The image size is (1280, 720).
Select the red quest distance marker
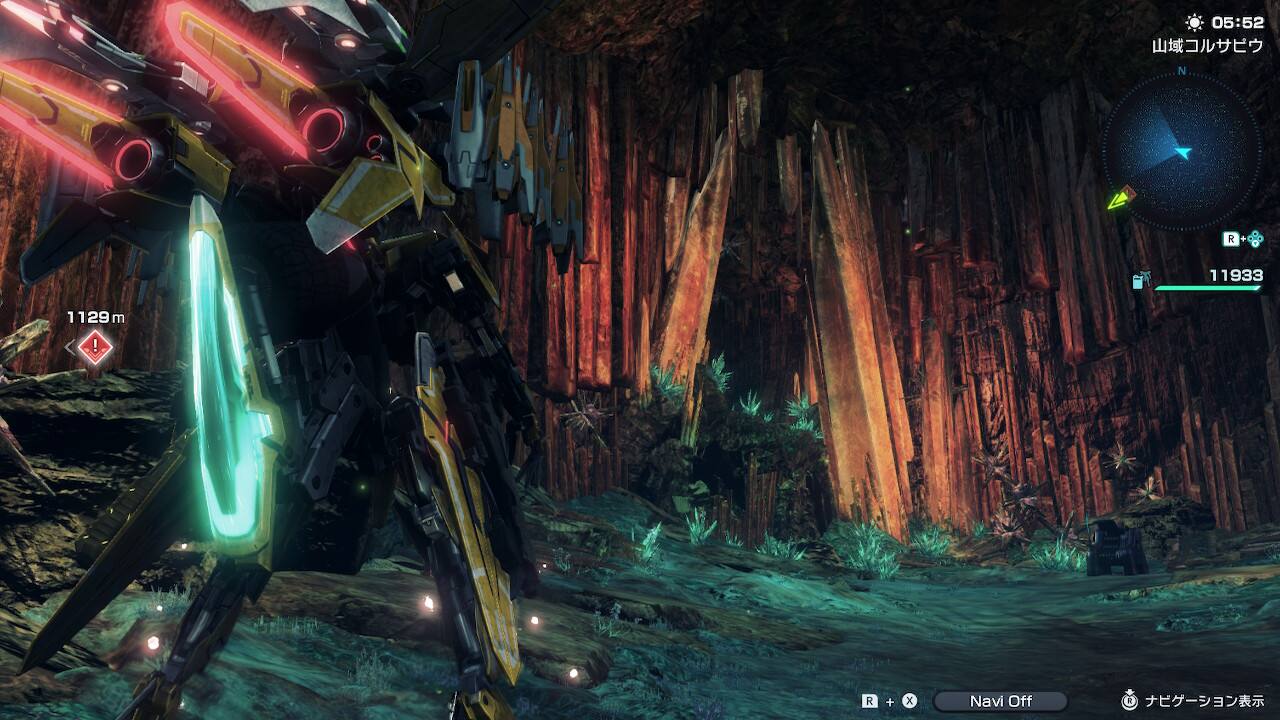pyautogui.click(x=95, y=347)
